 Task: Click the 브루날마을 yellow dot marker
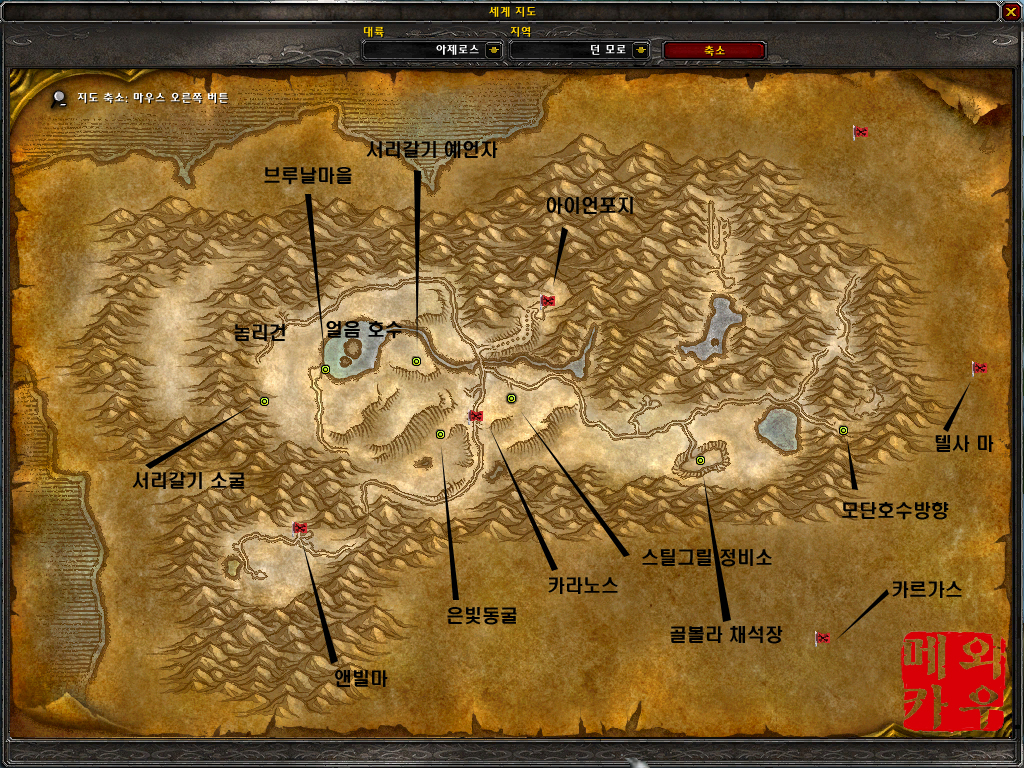click(x=326, y=370)
